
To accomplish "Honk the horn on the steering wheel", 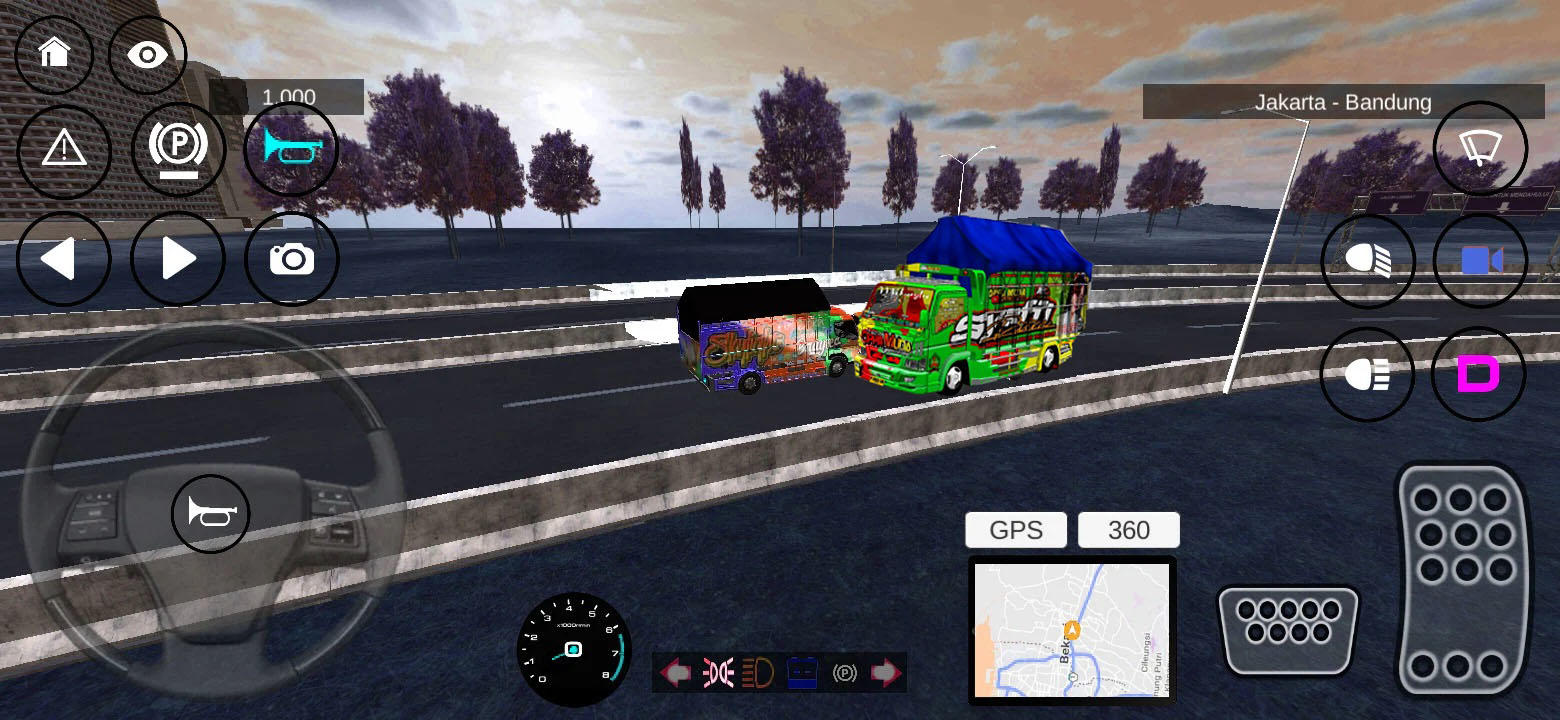I will tap(210, 512).
